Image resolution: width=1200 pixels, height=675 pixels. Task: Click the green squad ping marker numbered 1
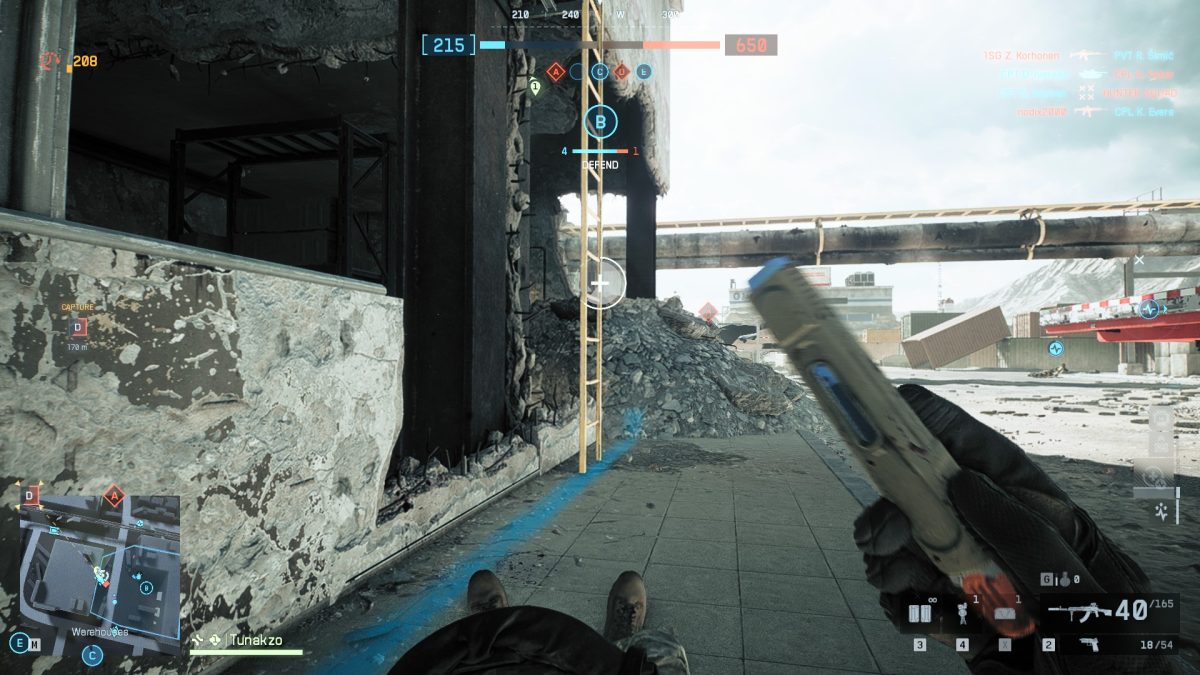point(535,88)
